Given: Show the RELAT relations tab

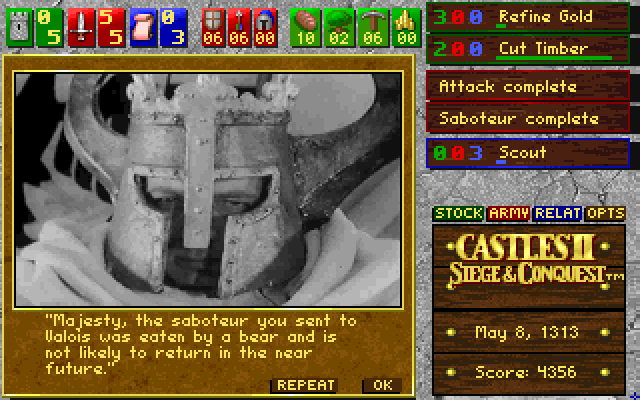Looking at the screenshot, I should point(557,213).
